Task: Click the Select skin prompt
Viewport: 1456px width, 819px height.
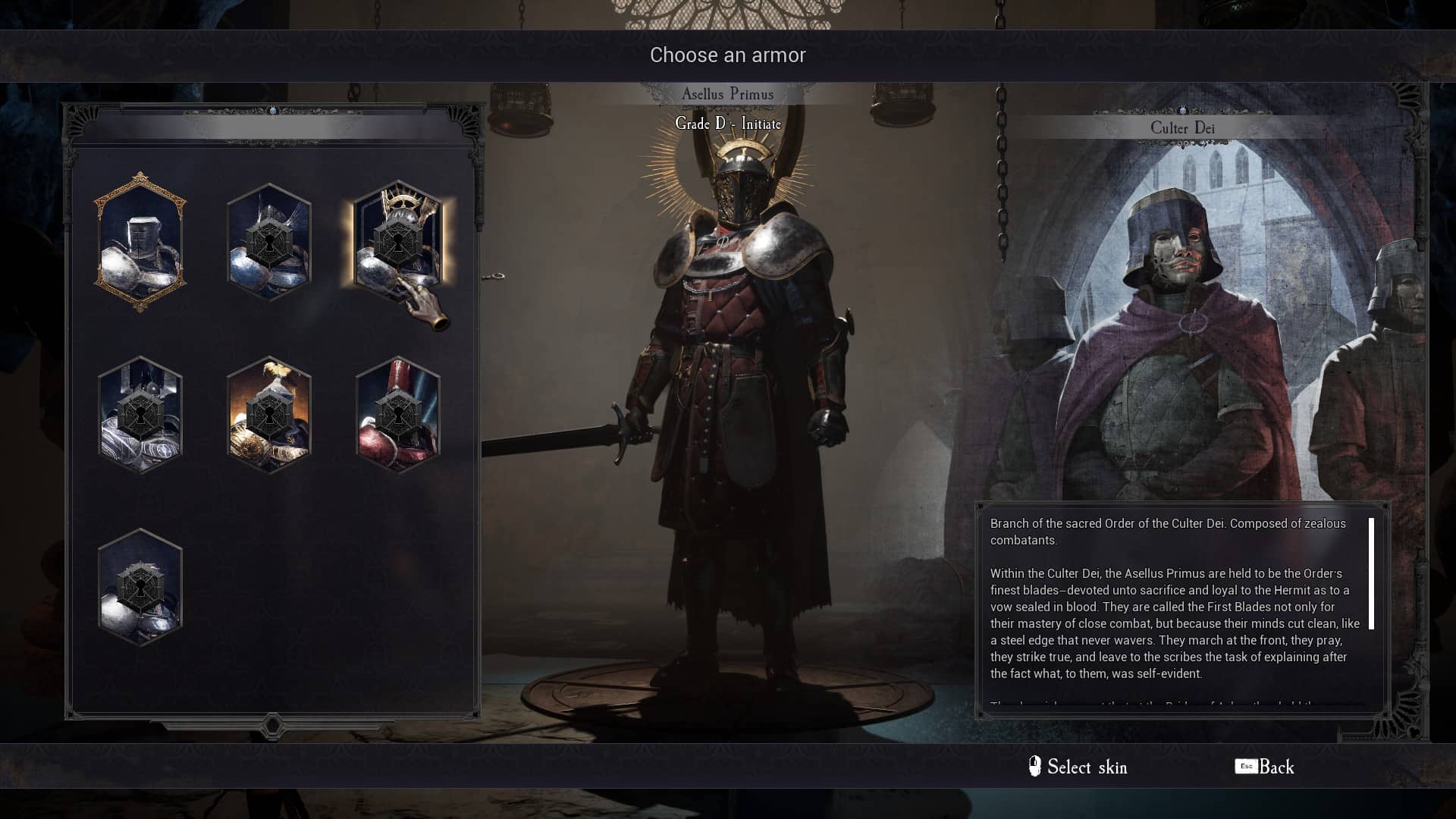Action: pyautogui.click(x=1078, y=767)
